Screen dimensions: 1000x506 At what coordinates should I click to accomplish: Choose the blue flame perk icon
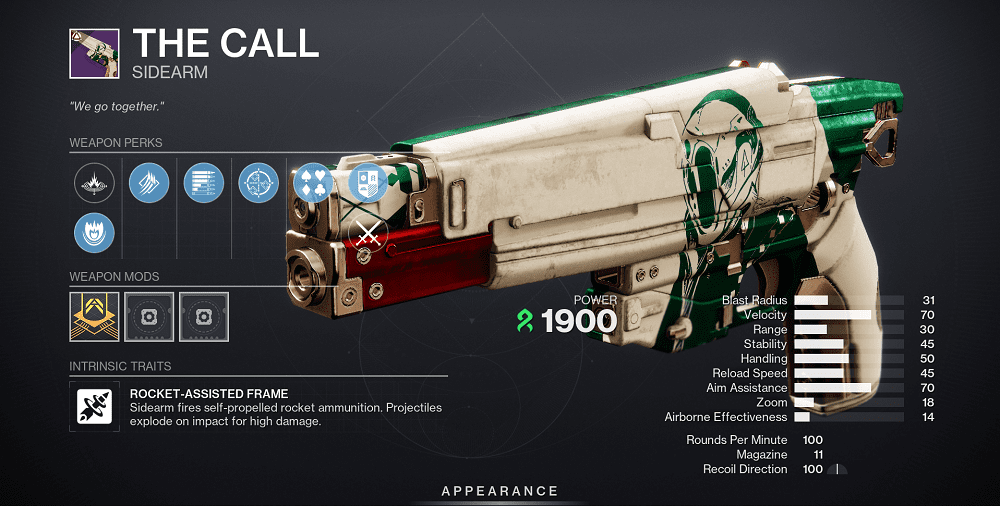click(95, 232)
